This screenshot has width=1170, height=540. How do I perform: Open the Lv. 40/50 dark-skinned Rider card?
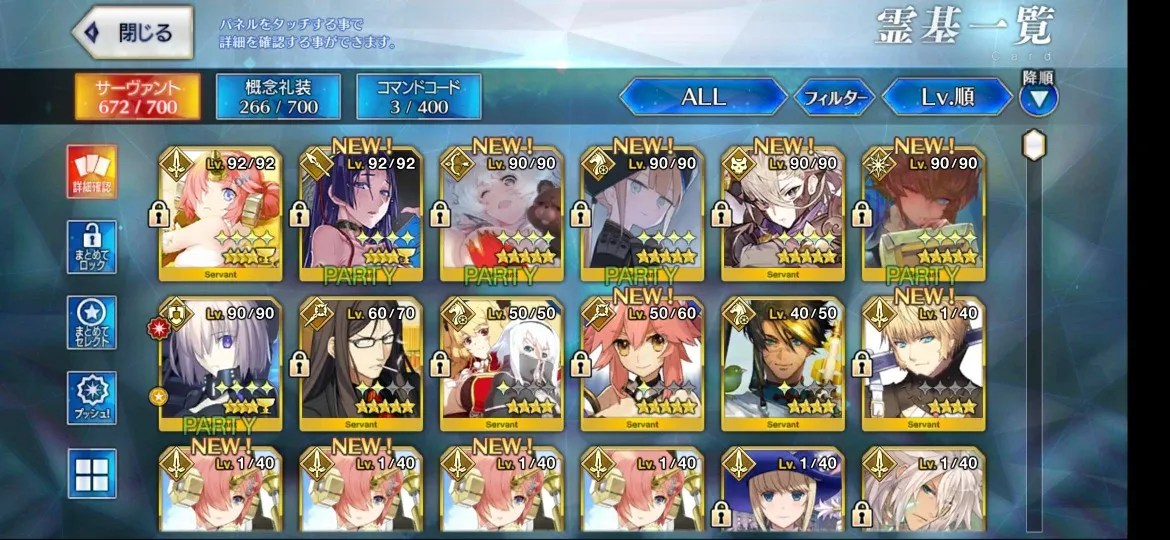783,363
